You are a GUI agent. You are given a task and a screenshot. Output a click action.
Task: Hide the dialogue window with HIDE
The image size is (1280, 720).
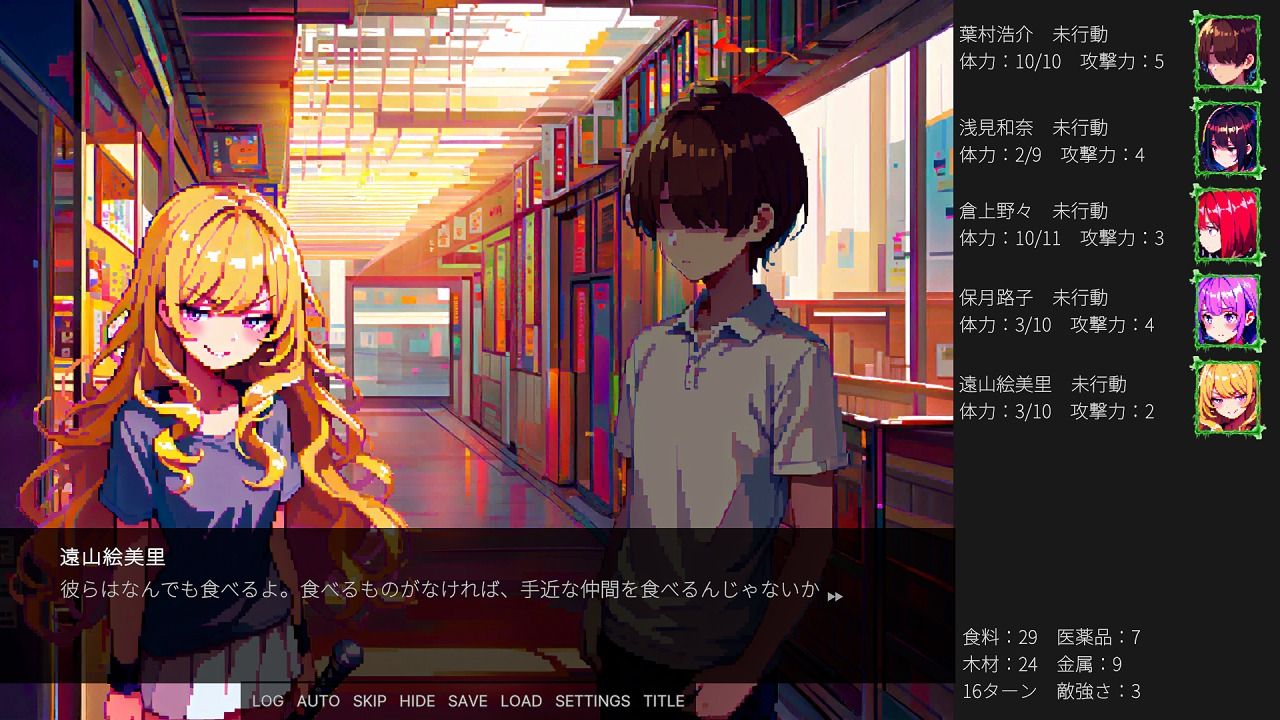click(417, 701)
